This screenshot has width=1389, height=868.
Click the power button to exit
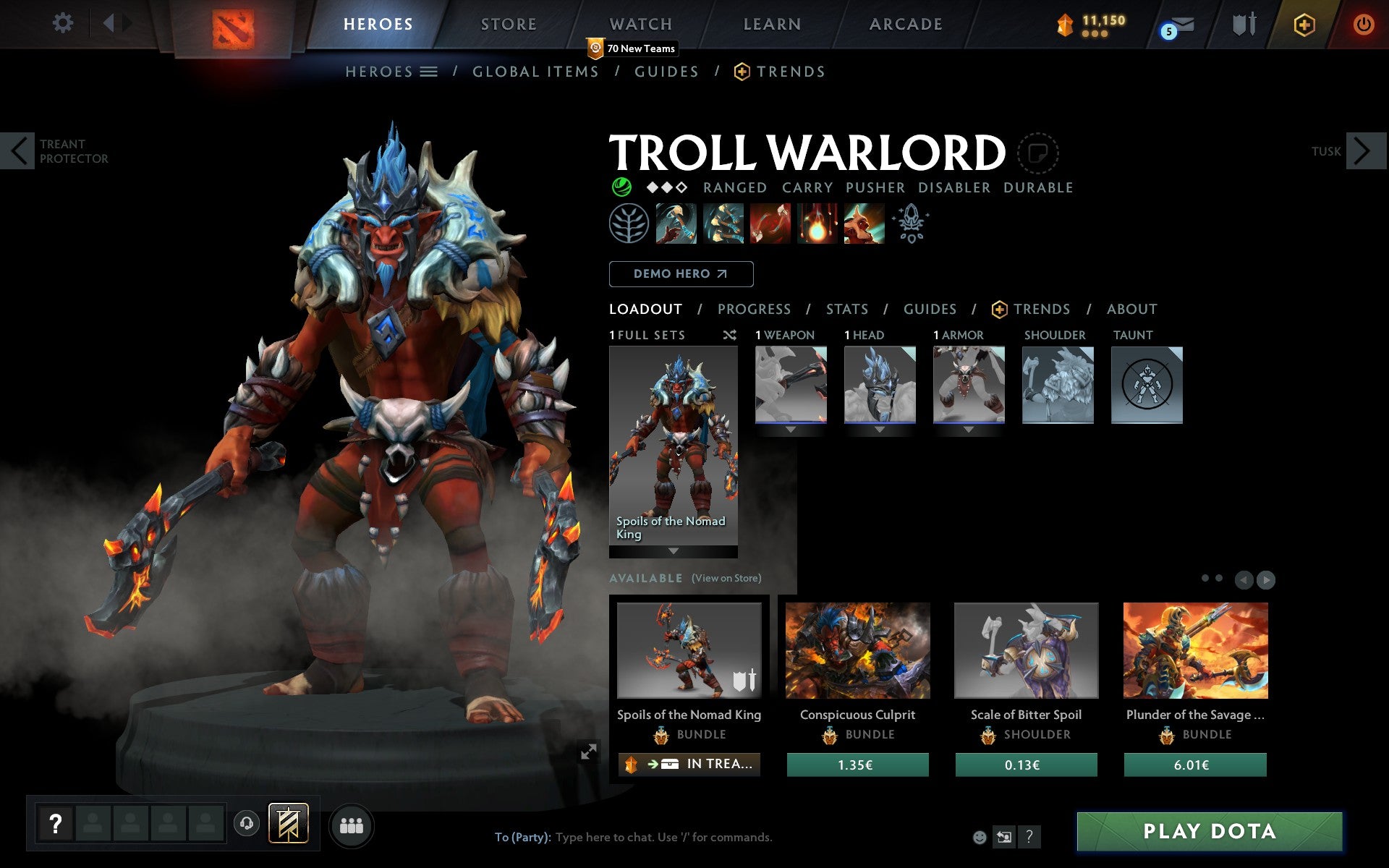[x=1363, y=23]
